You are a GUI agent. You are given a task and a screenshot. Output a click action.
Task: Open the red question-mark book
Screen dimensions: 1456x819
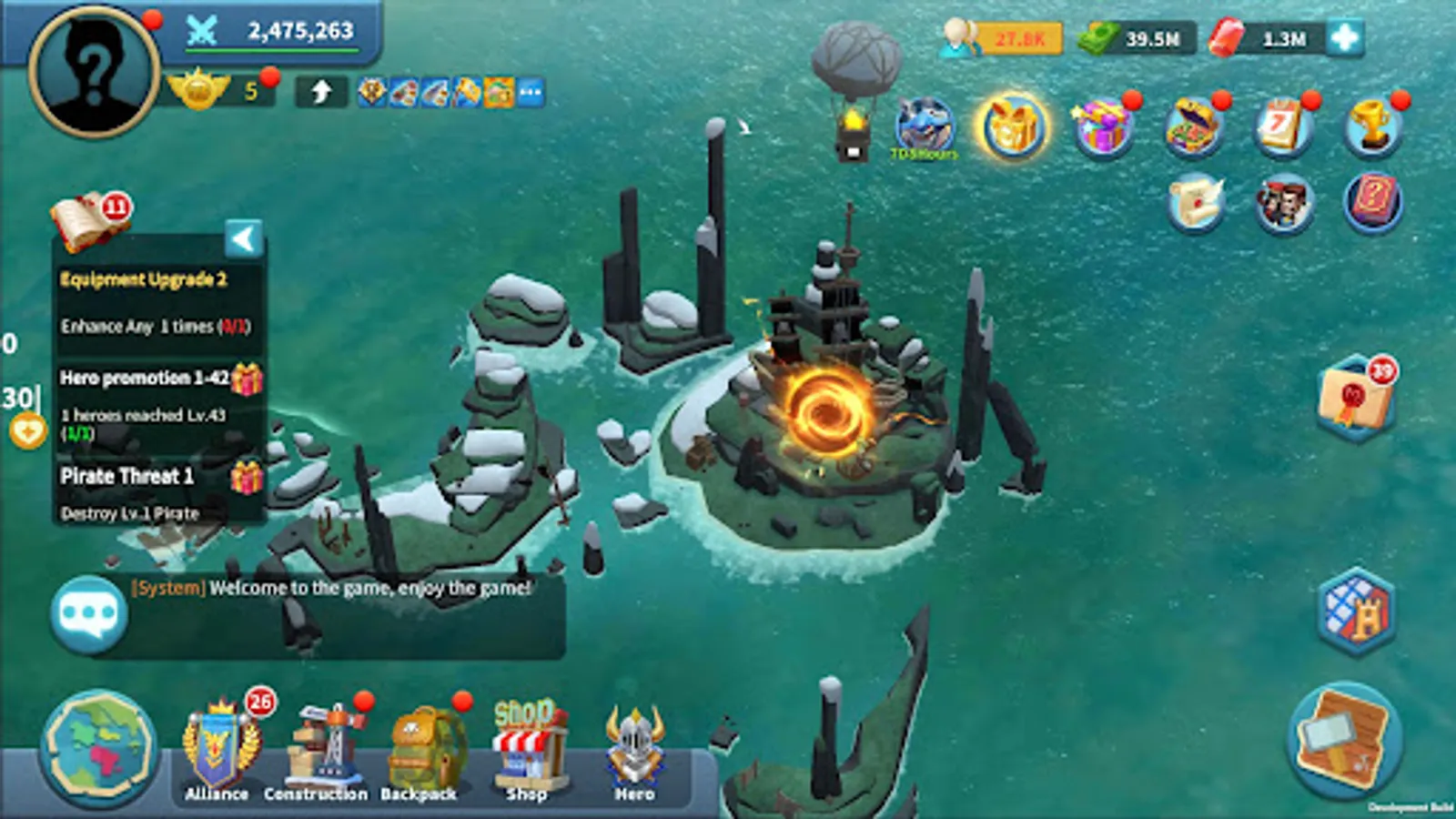(x=1372, y=202)
